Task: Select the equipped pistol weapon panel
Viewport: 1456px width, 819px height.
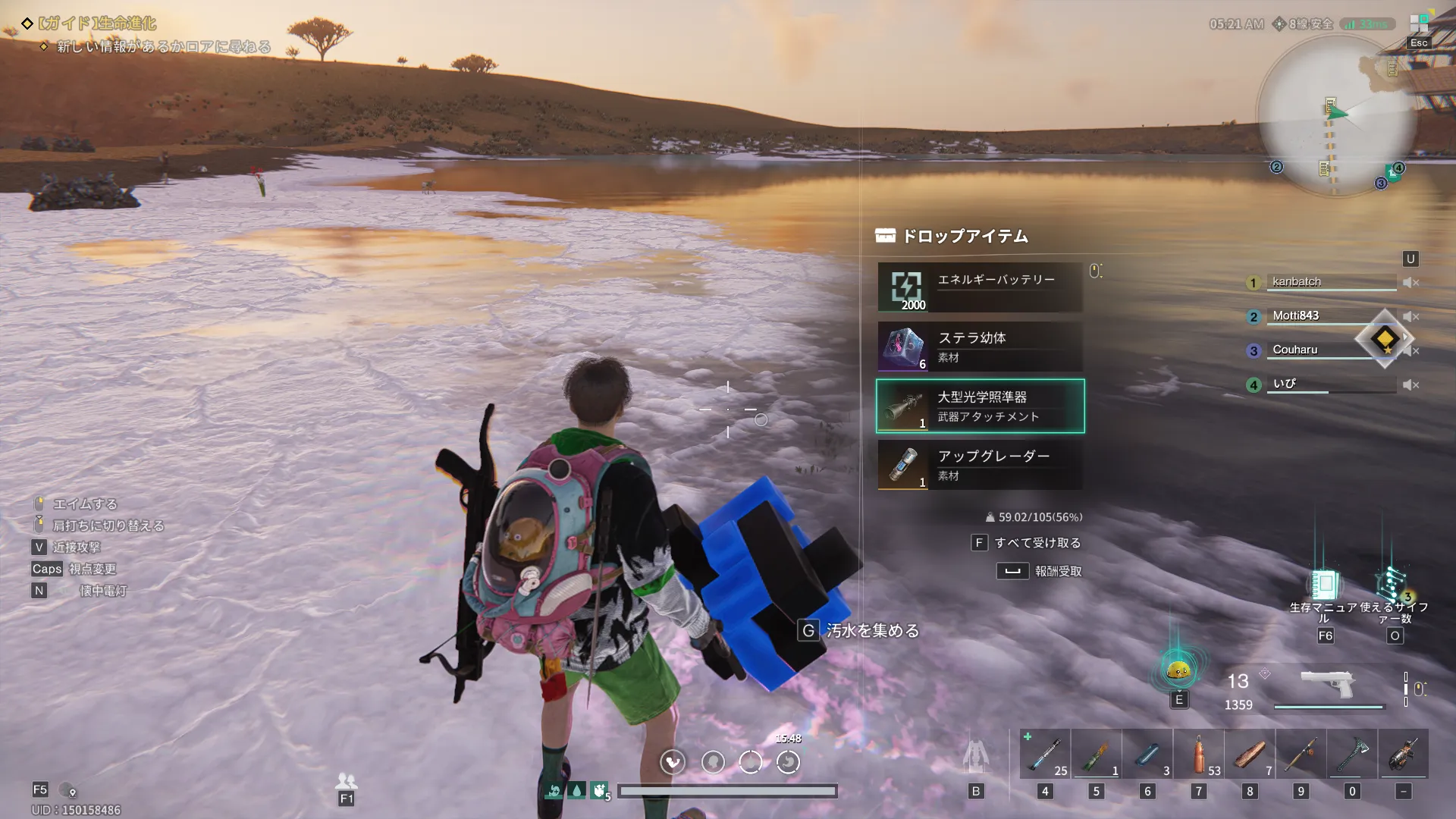Action: 1328,686
